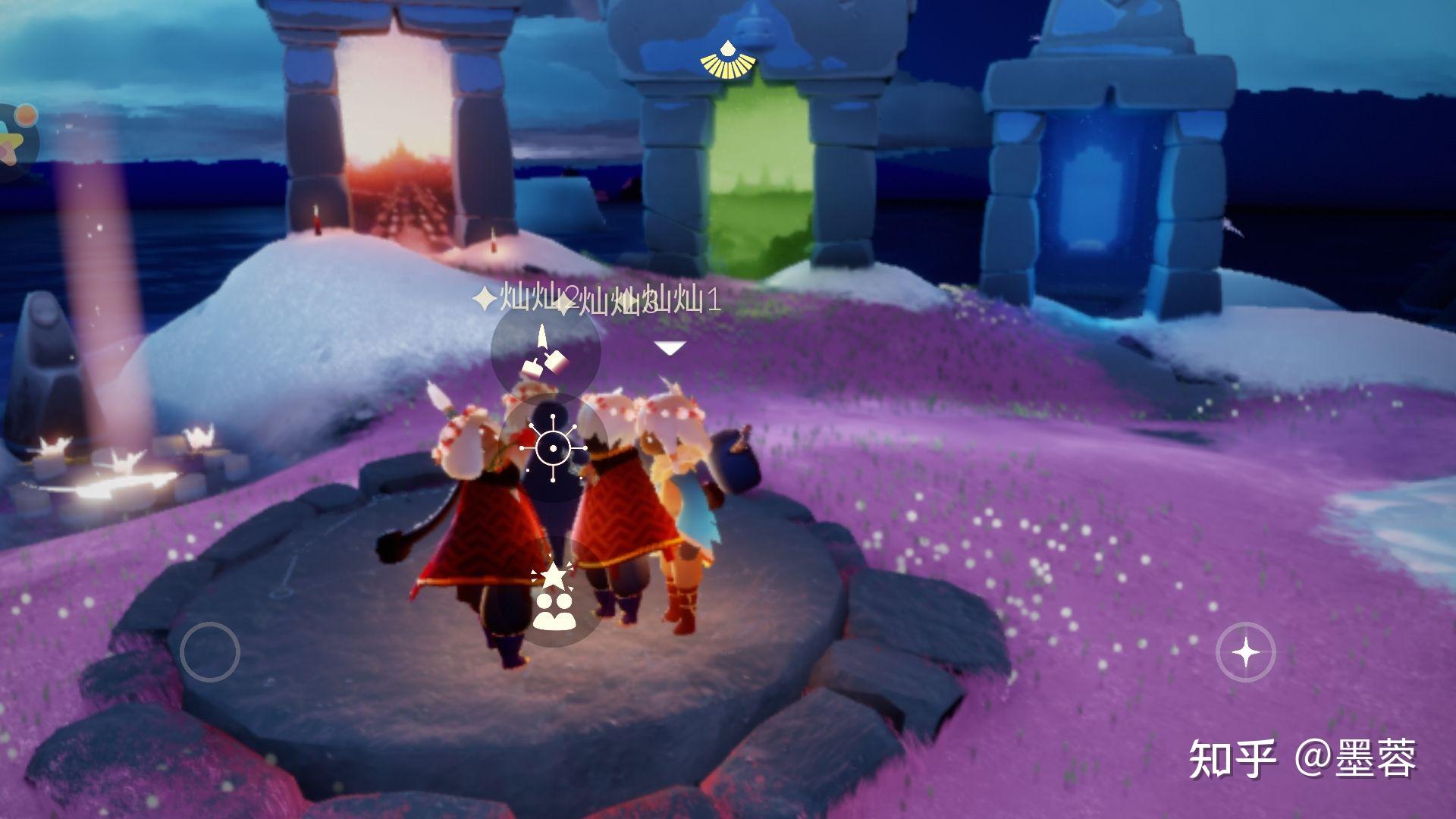Select the radial circle interaction icon
The width and height of the screenshot is (1456, 819).
[x=553, y=448]
